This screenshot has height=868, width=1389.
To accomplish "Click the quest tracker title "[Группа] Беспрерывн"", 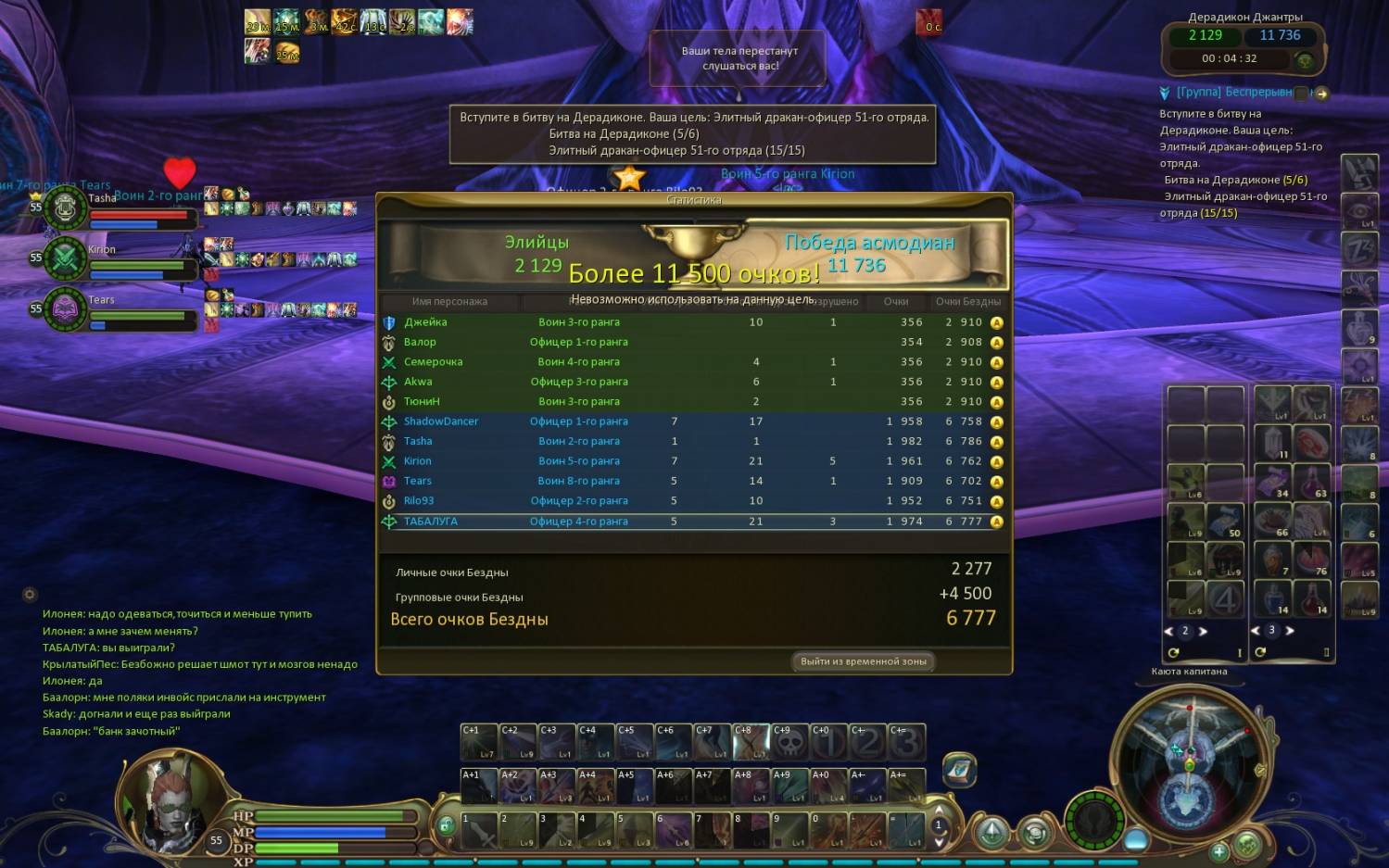I will coord(1232,93).
